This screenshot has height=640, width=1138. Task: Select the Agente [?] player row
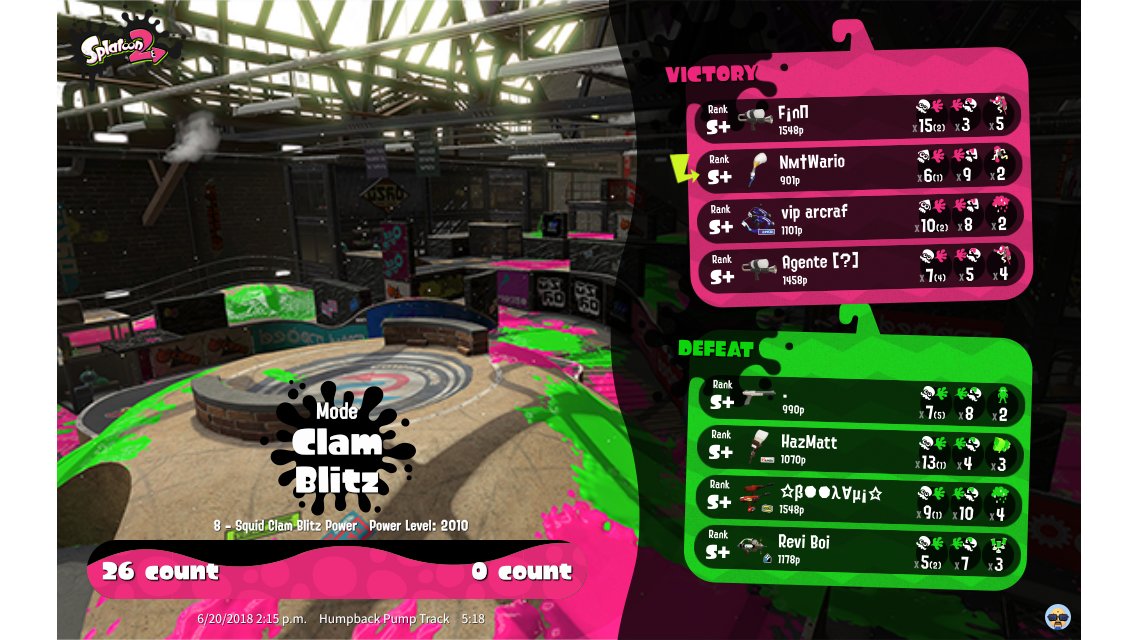[x=858, y=268]
